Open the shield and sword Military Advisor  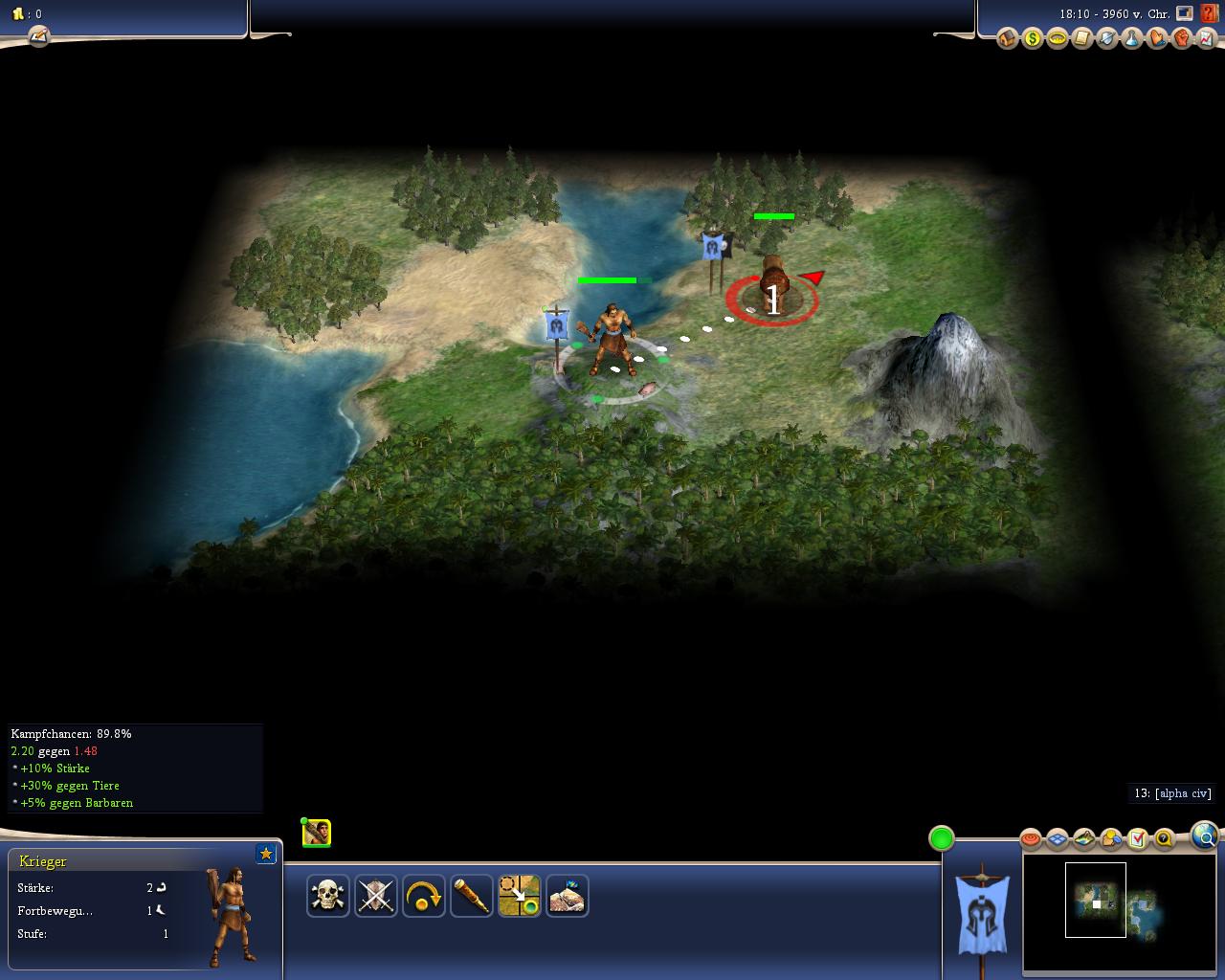pyautogui.click(x=1106, y=38)
